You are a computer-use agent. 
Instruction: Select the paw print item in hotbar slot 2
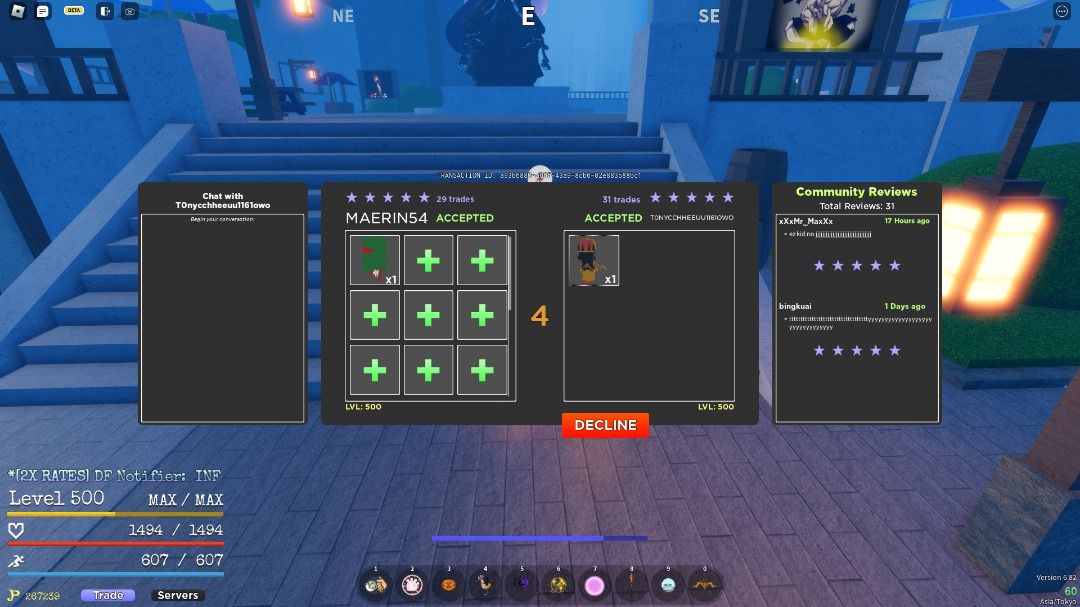click(412, 585)
